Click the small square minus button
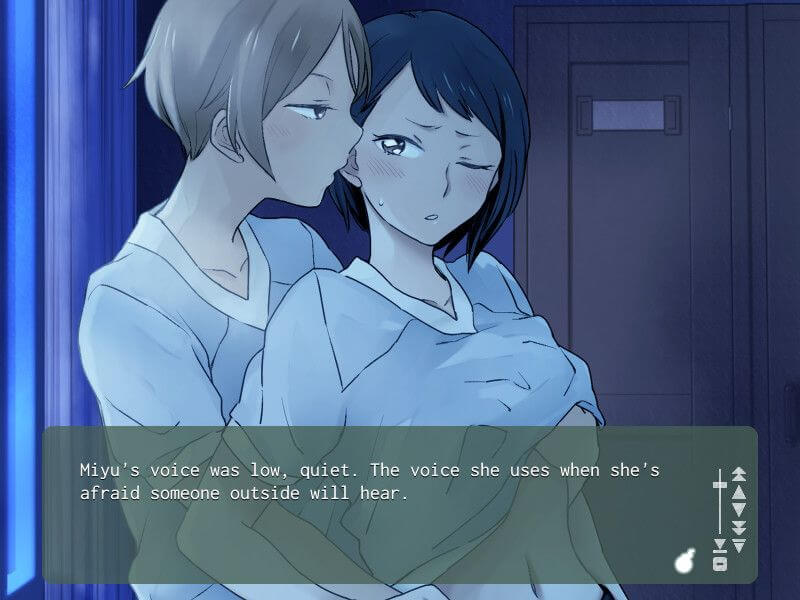The height and width of the screenshot is (600, 800). tap(718, 564)
